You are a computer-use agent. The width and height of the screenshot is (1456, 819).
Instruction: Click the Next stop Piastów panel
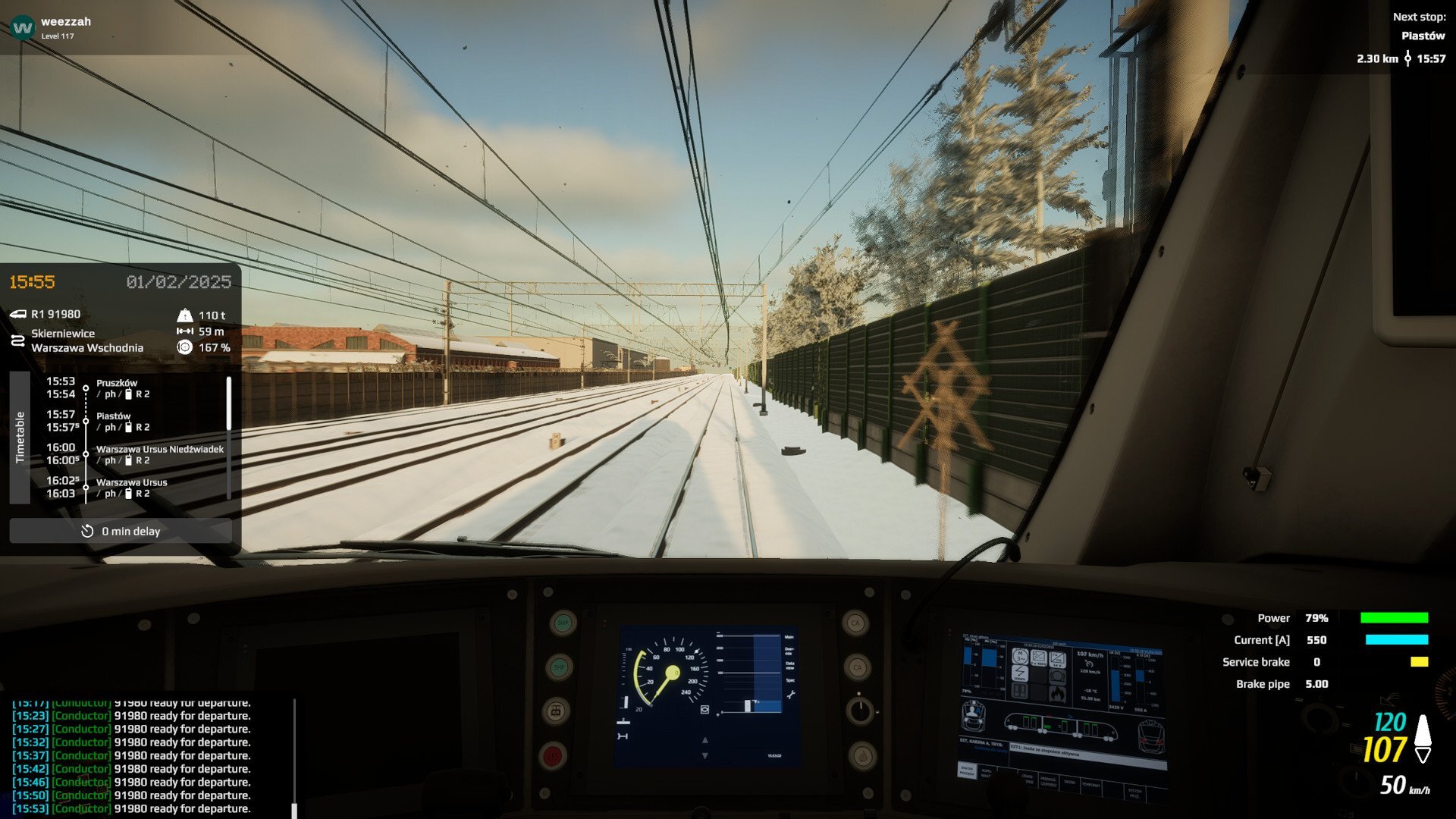click(1401, 38)
